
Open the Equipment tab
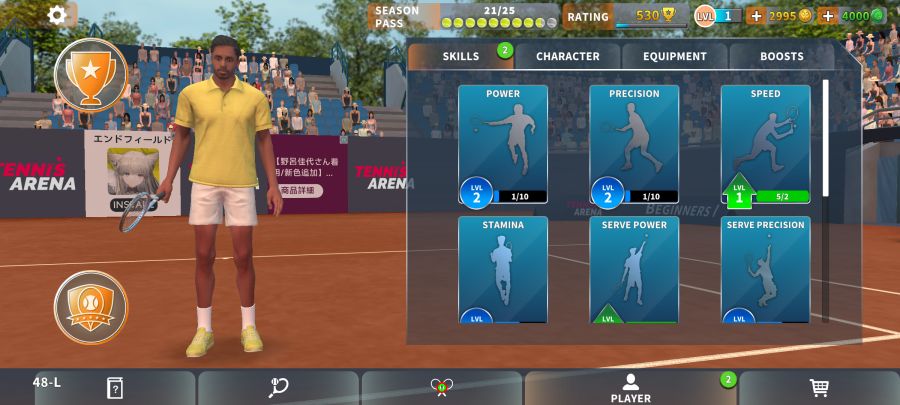tap(676, 56)
